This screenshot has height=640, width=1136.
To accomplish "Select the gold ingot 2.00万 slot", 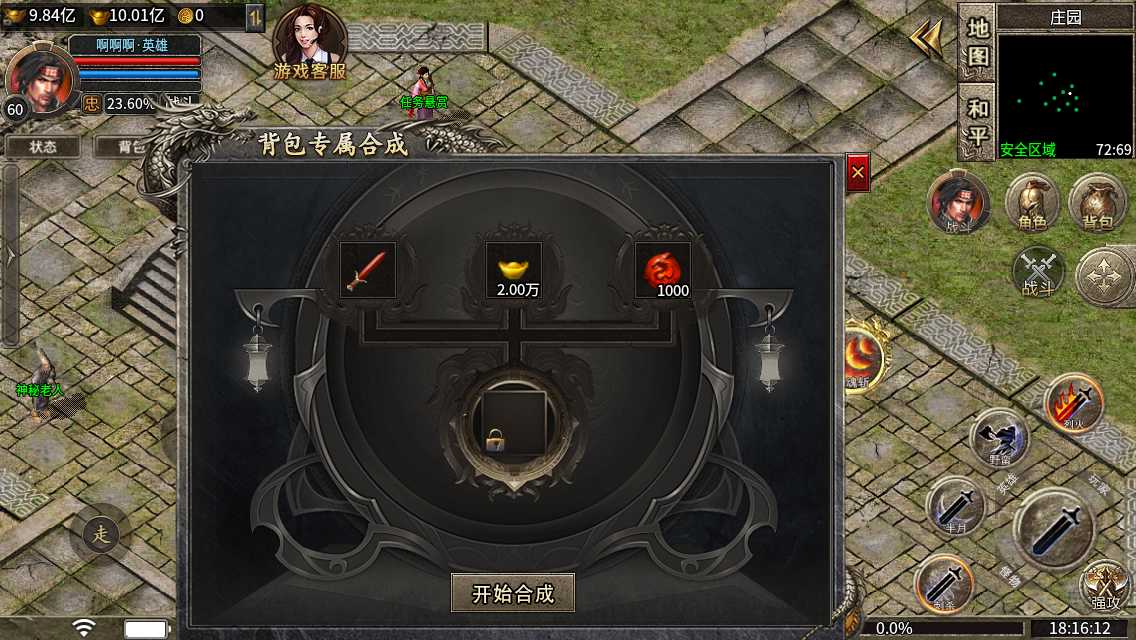I will pyautogui.click(x=513, y=270).
